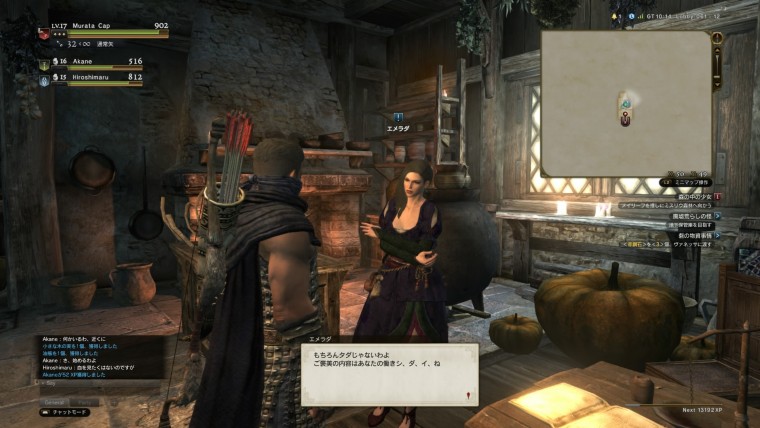Advance Emerada's dialogue box
Viewport: 760px width, 428px height.
[390, 375]
